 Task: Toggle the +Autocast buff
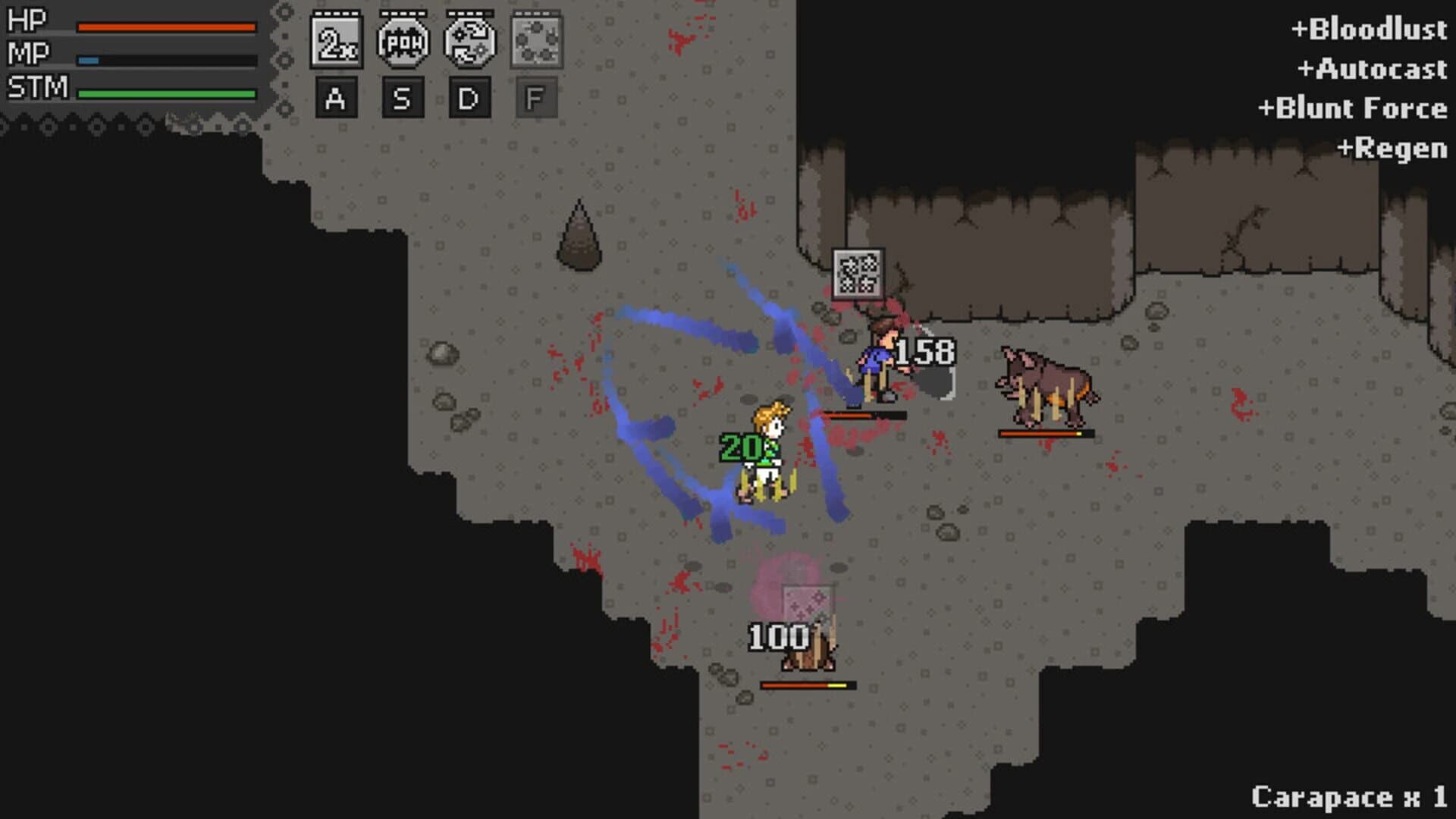(1376, 70)
